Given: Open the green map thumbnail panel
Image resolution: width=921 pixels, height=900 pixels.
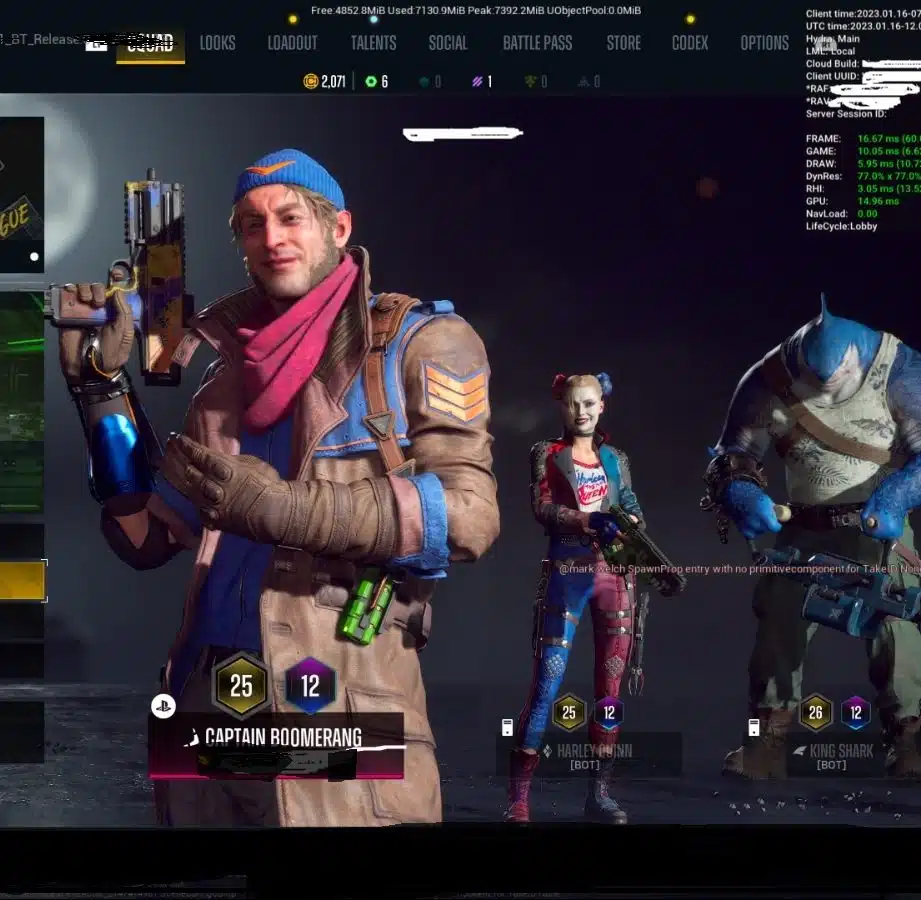Looking at the screenshot, I should tap(22, 400).
